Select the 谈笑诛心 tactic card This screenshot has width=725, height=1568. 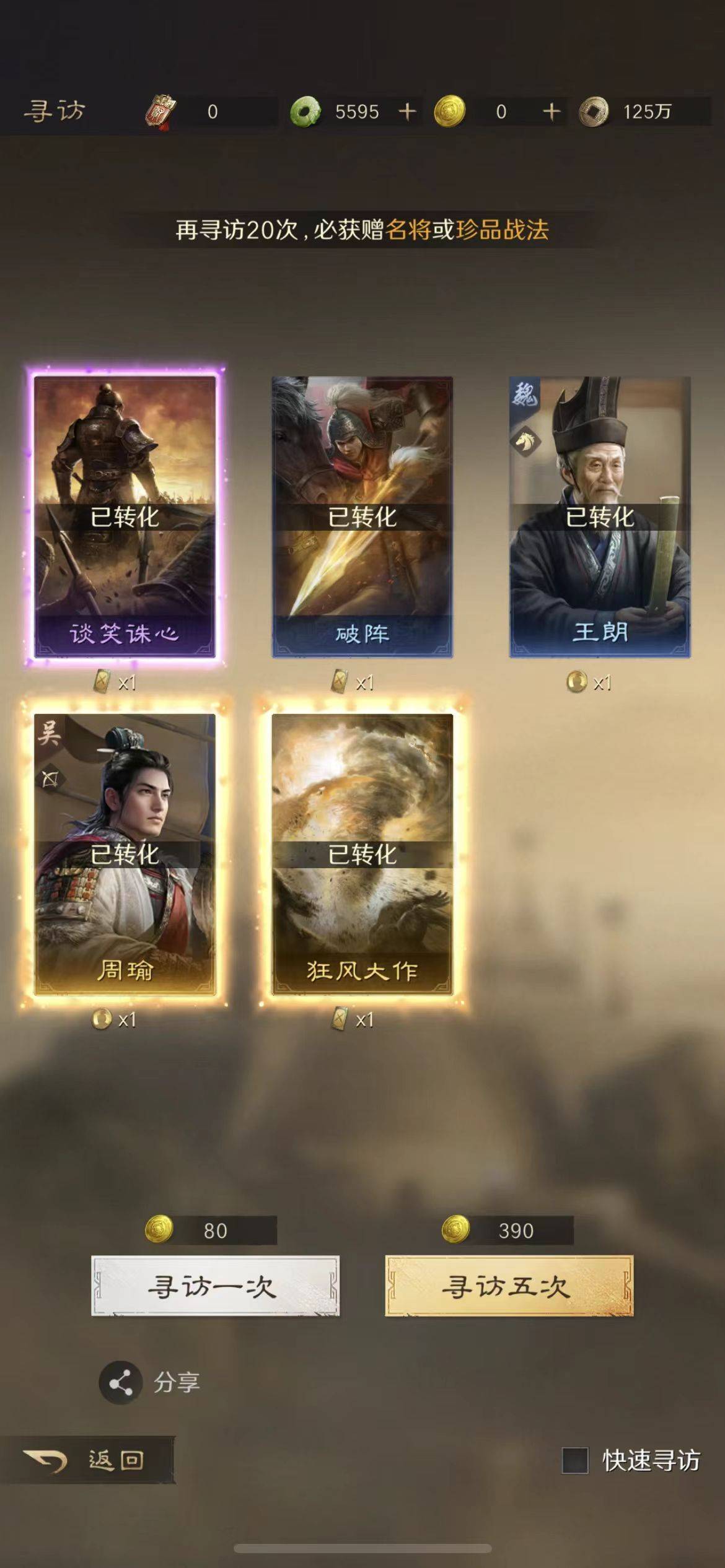(x=125, y=516)
